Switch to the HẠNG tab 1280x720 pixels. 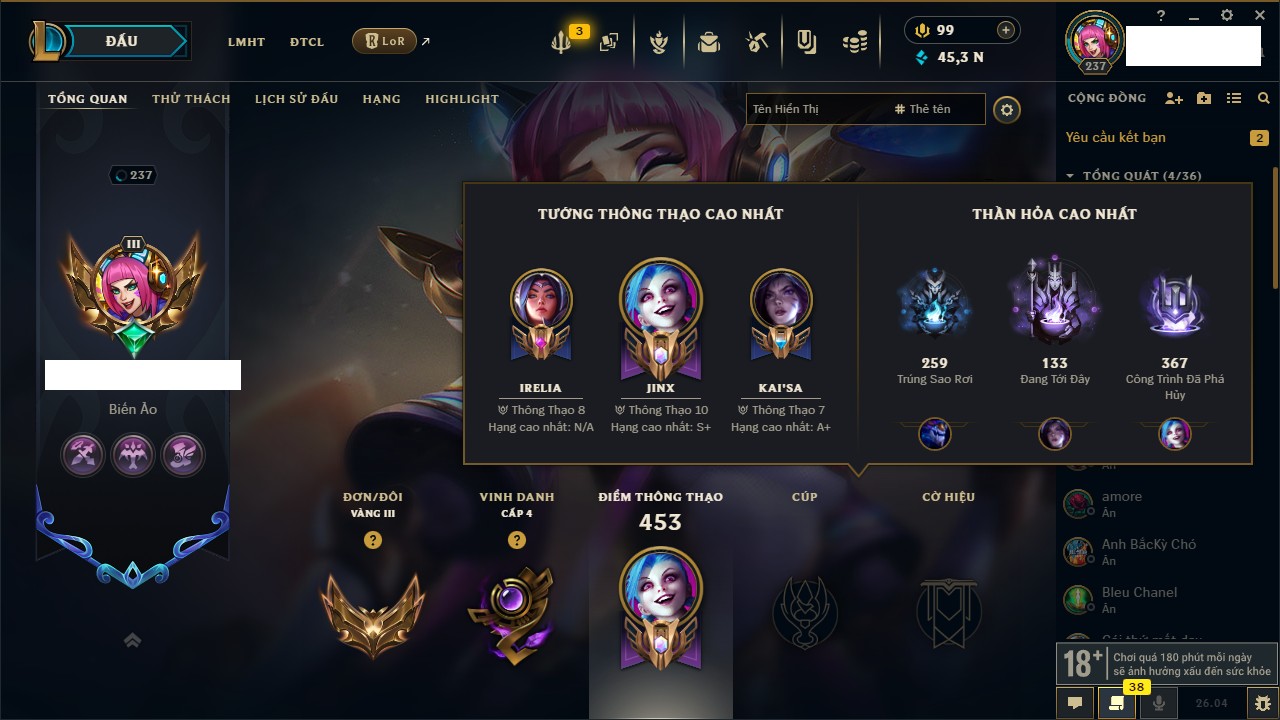381,99
